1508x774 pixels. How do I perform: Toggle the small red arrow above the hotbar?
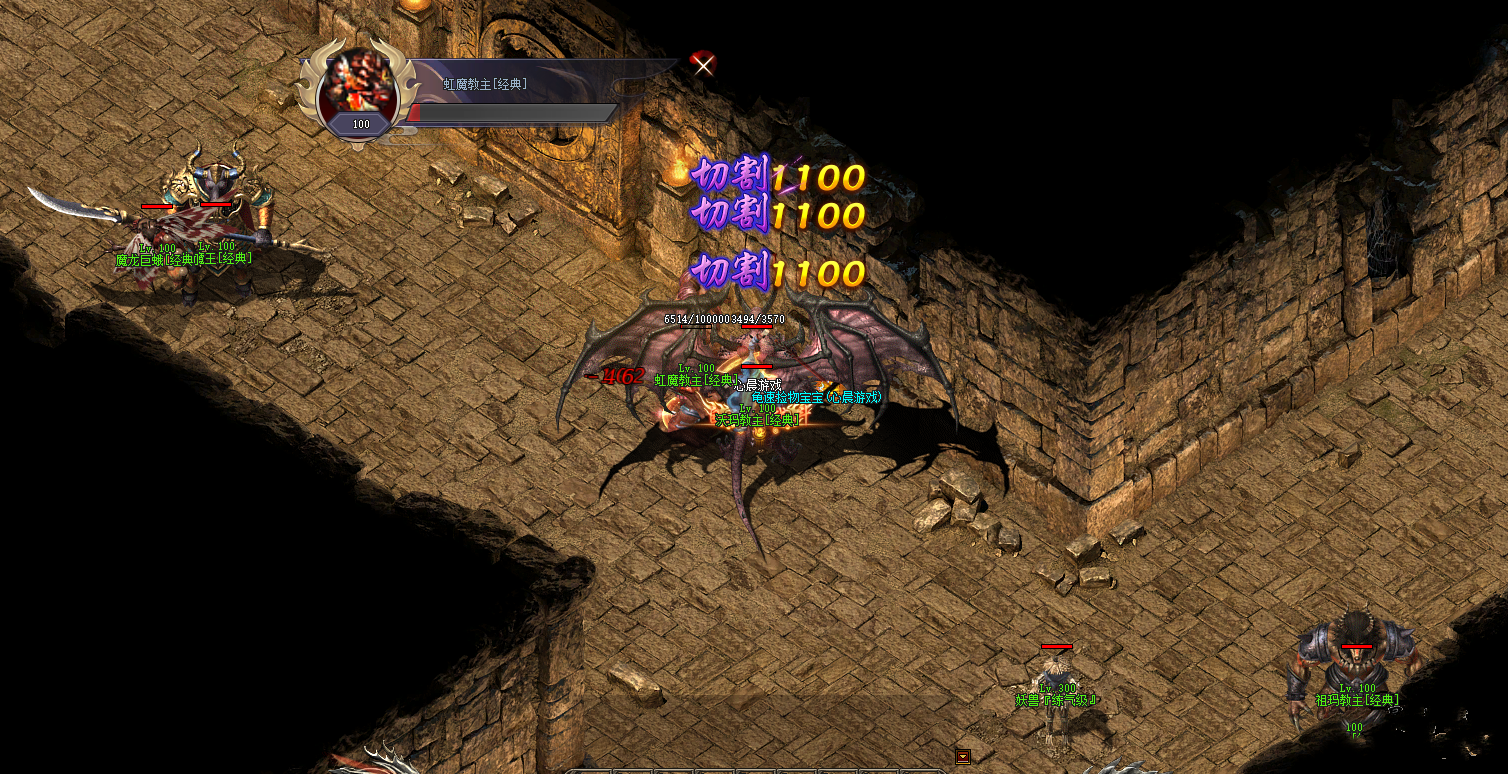click(x=962, y=756)
